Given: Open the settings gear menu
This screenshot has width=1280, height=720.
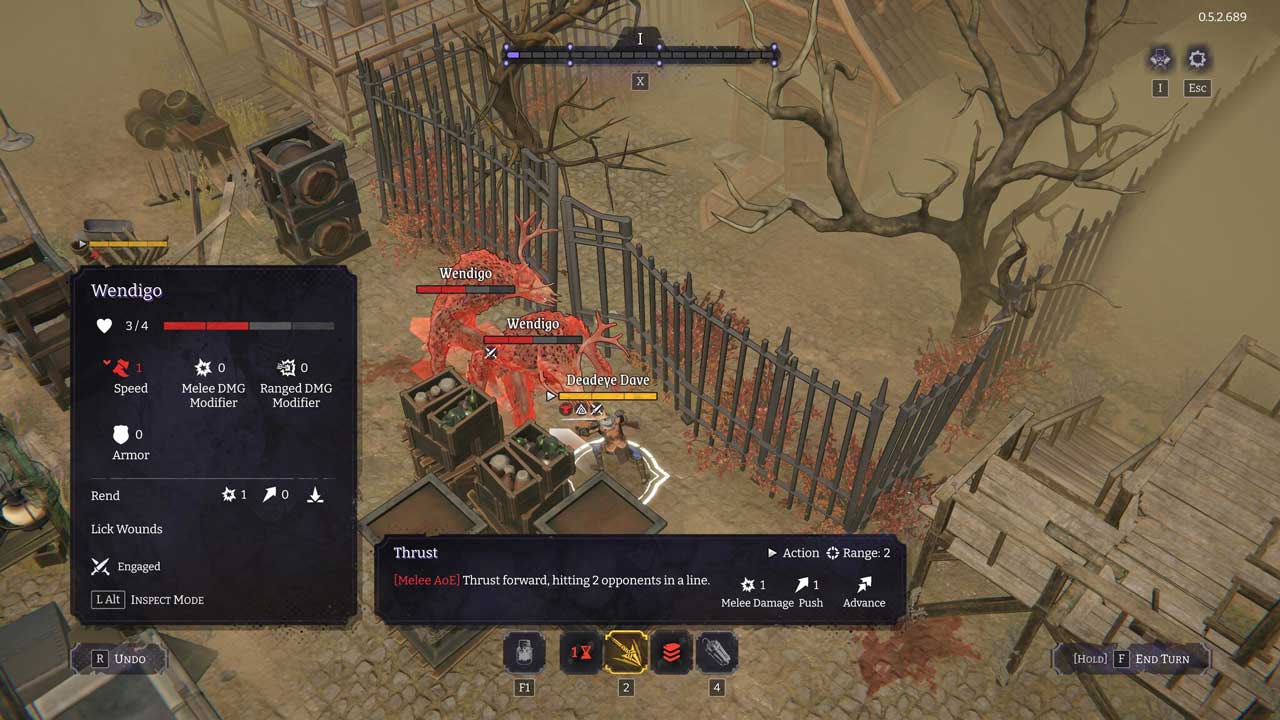Looking at the screenshot, I should 1197,59.
